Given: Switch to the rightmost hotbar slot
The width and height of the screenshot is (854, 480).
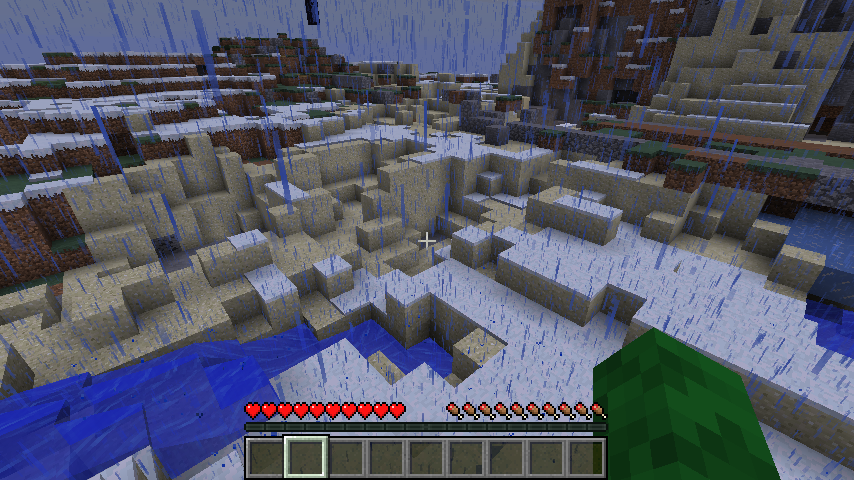Looking at the screenshot, I should point(586,457).
